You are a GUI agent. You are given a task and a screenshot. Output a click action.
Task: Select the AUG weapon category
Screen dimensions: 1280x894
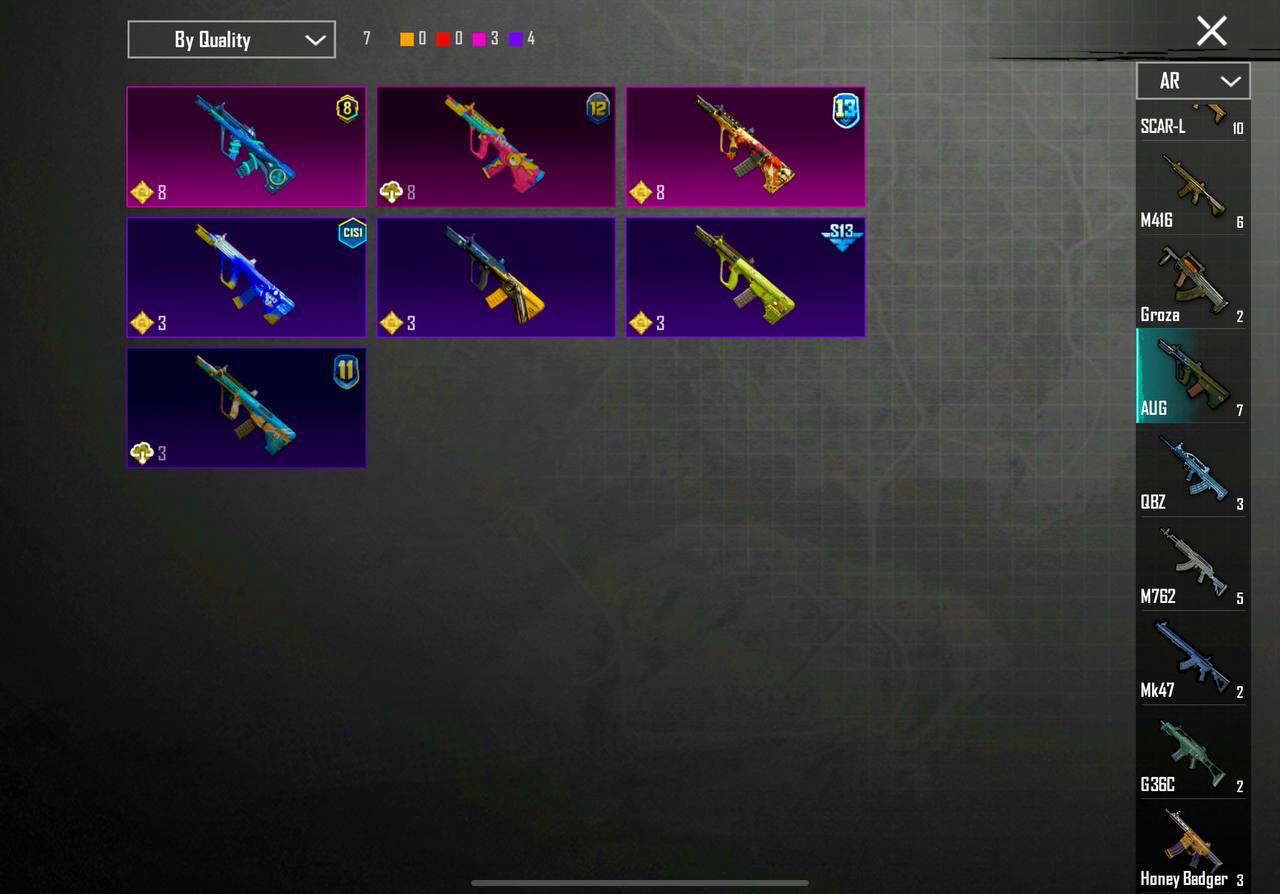point(1192,377)
